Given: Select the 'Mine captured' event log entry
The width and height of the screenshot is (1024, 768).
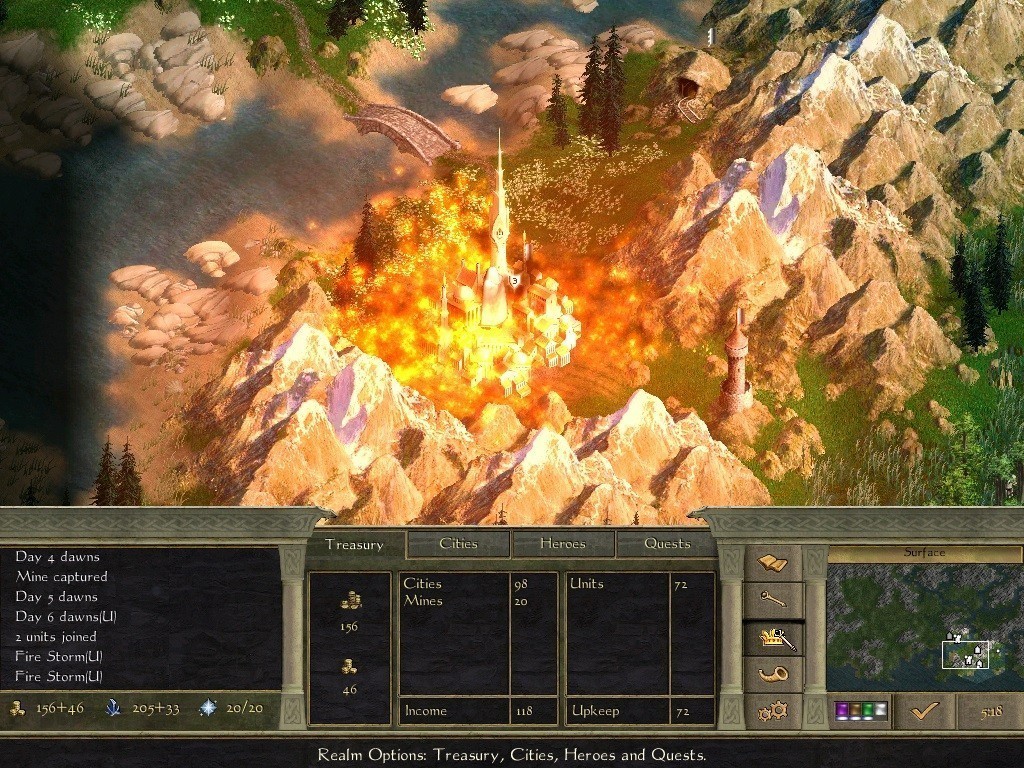Looking at the screenshot, I should pos(61,577).
